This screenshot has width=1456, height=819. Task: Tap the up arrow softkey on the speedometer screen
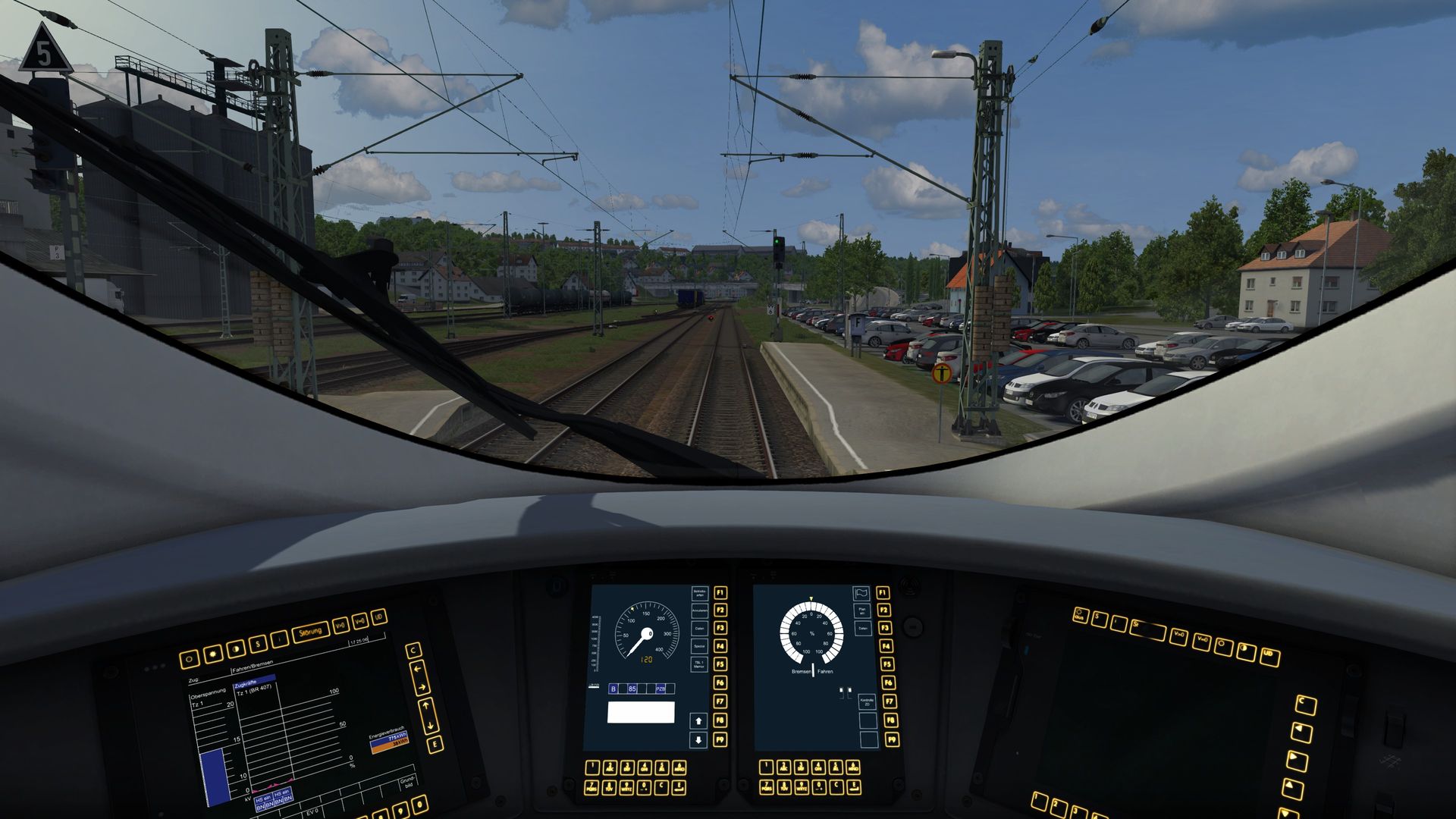tap(698, 720)
